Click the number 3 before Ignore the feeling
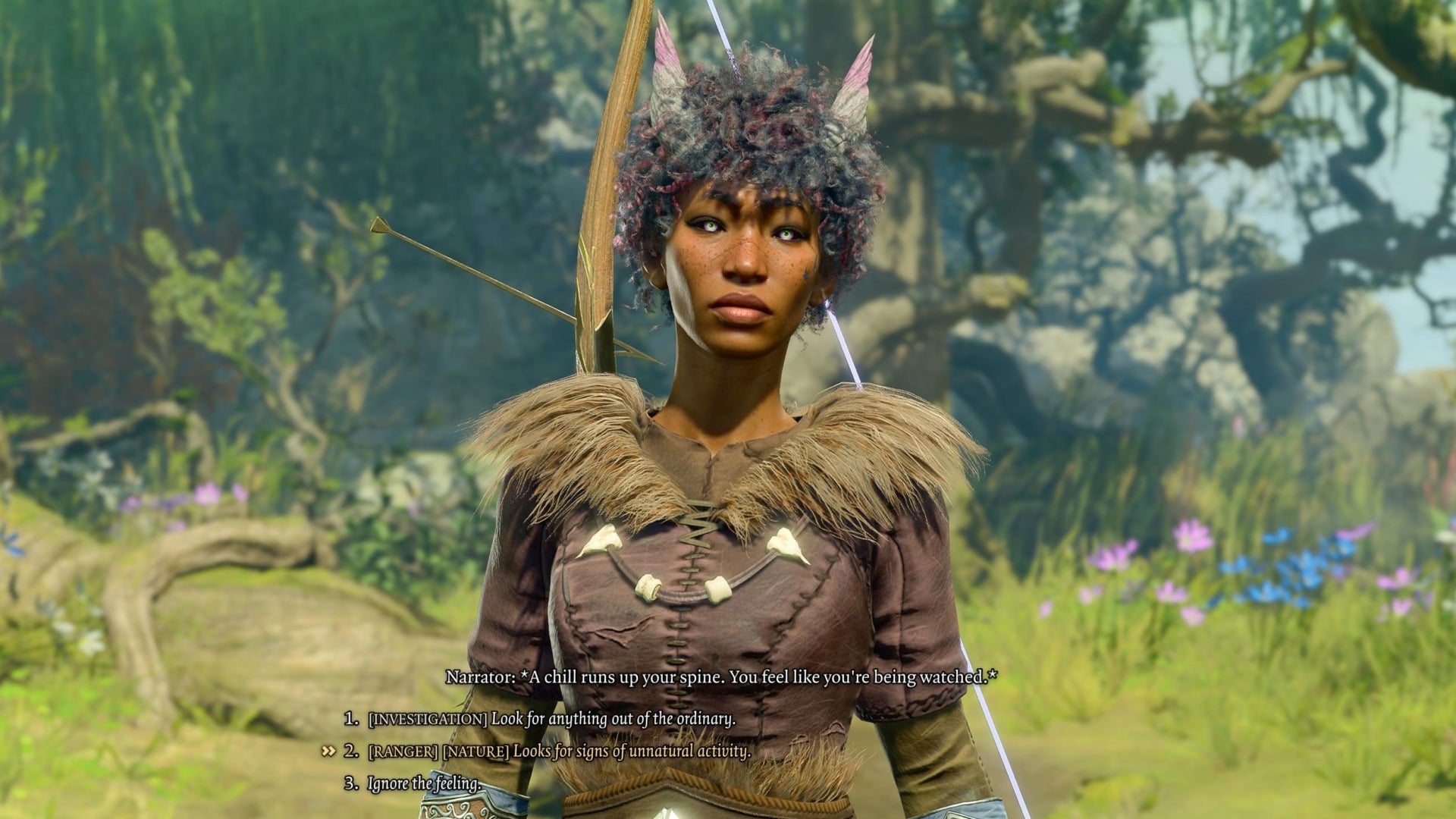 point(351,783)
